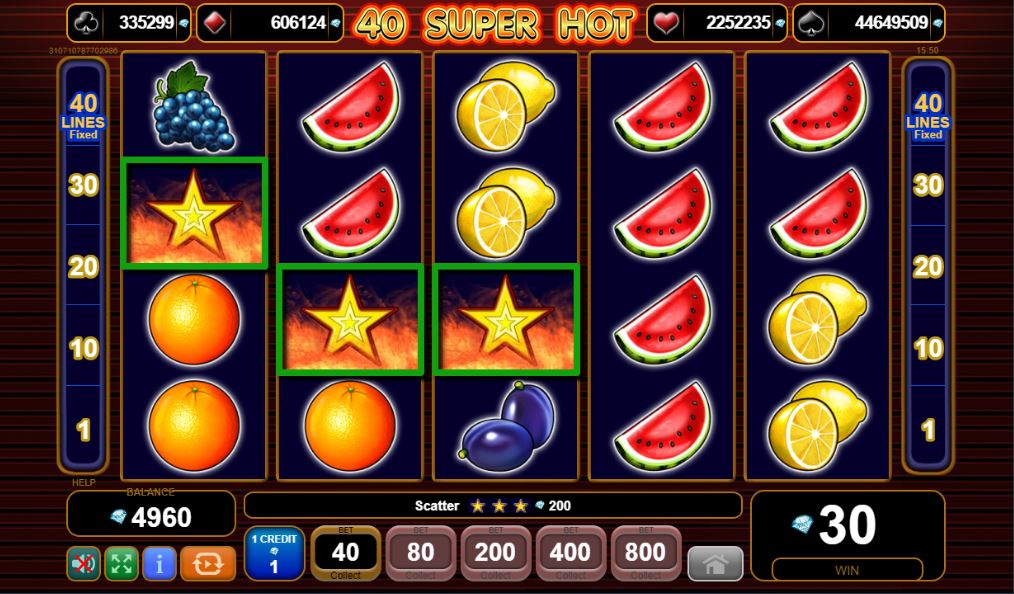Spin with the 800 bet

pyautogui.click(x=645, y=553)
